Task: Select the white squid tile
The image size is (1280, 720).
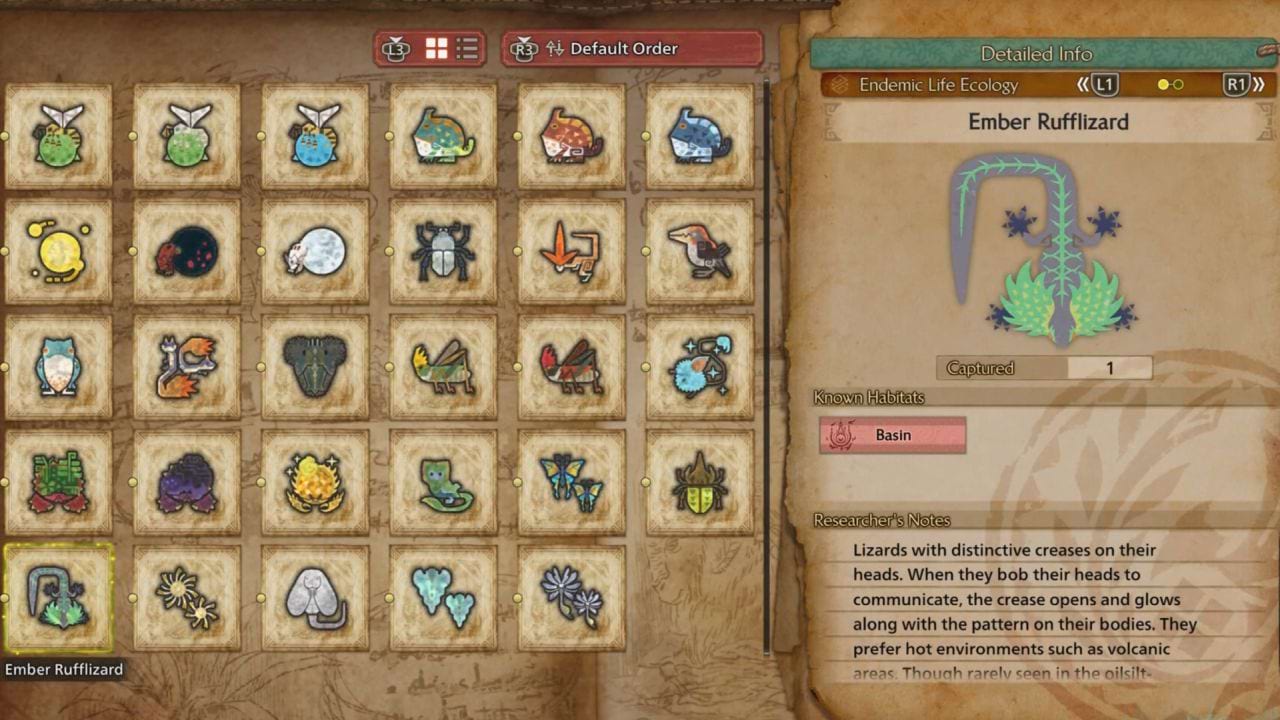Action: tap(315, 598)
